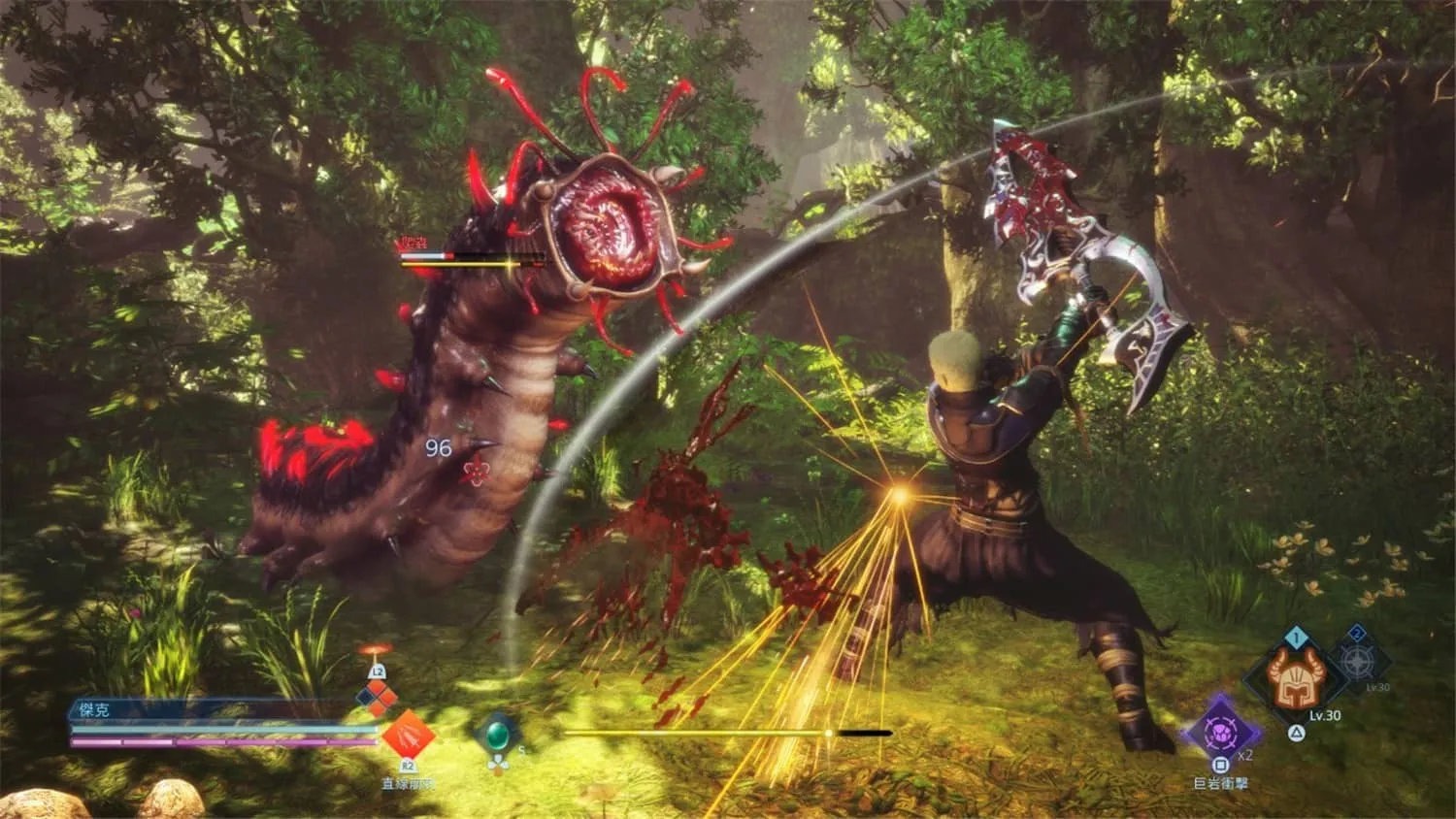The width and height of the screenshot is (1456, 819).
Task: Click the 直線擲斧 skill text label
Action: click(x=407, y=782)
